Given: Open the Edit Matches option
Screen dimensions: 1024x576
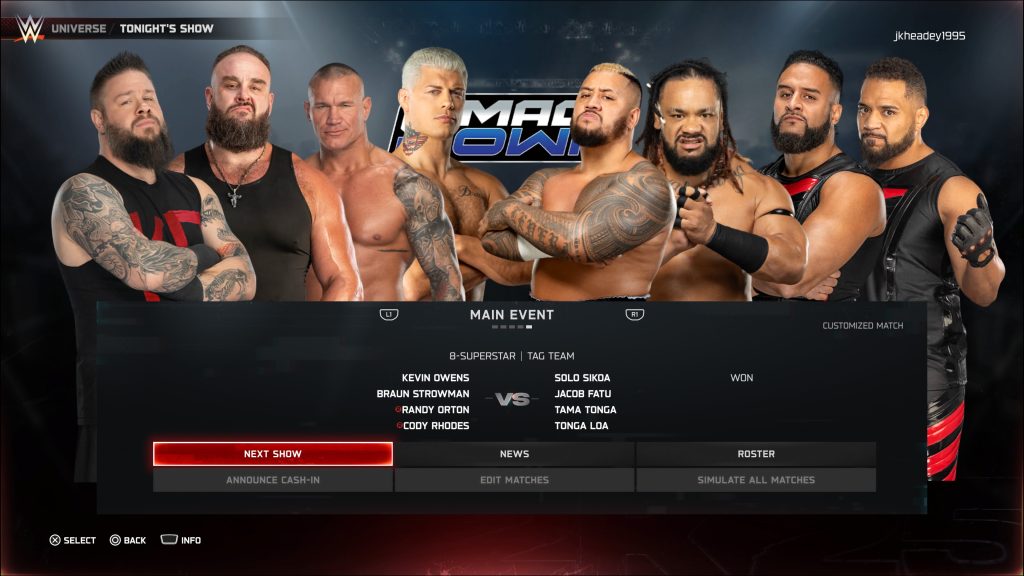Looking at the screenshot, I should (x=514, y=480).
